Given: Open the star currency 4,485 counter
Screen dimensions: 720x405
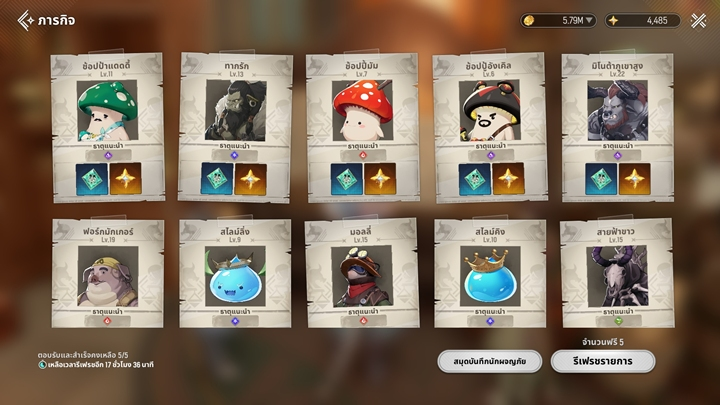Looking at the screenshot, I should pos(643,20).
